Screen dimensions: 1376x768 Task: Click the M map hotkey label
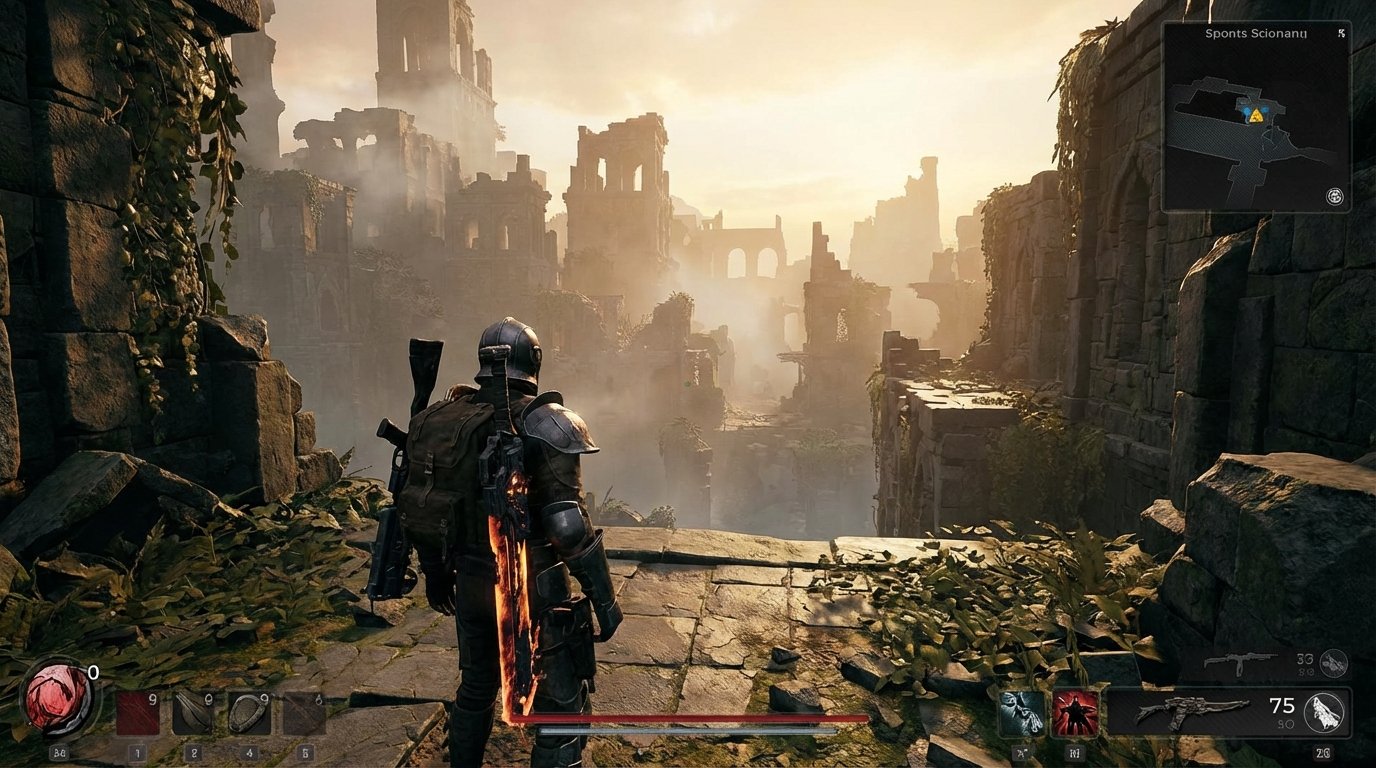1076,752
